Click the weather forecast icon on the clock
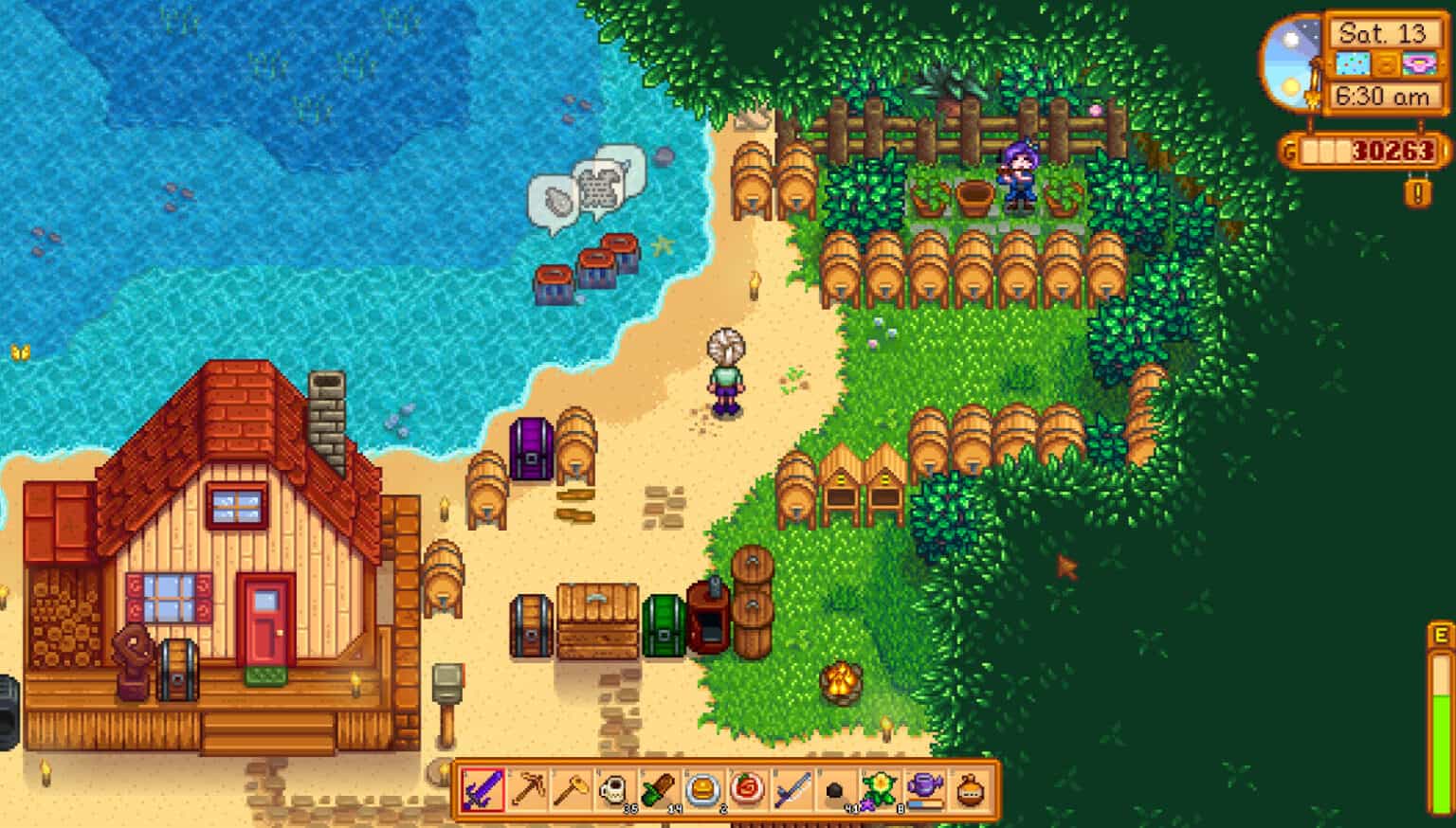Viewport: 1456px width, 828px height. coord(1355,63)
